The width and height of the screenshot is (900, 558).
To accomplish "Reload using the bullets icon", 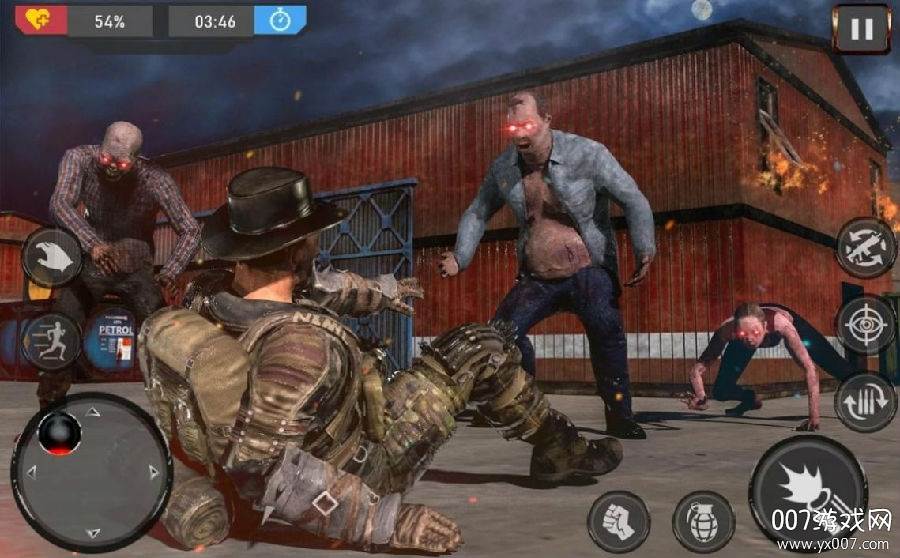I will pyautogui.click(x=865, y=401).
